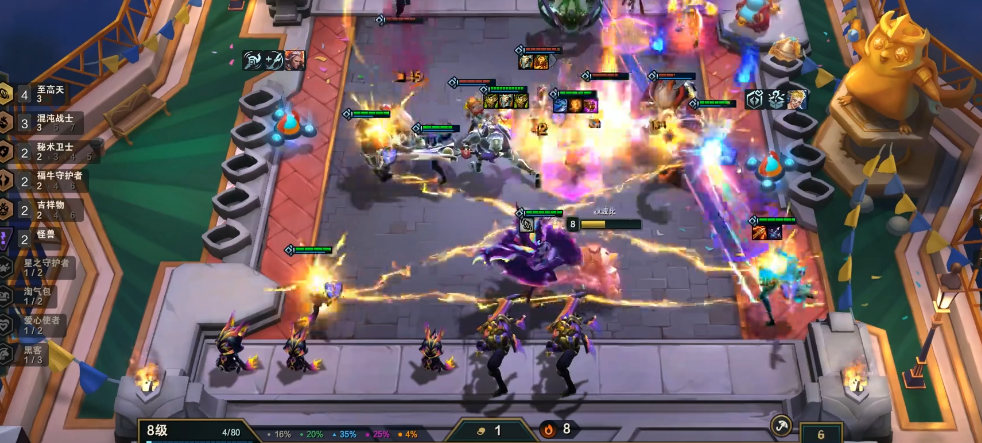The height and width of the screenshot is (443, 982).
Task: Inspect the augment icons at top left
Action: click(x=273, y=61)
